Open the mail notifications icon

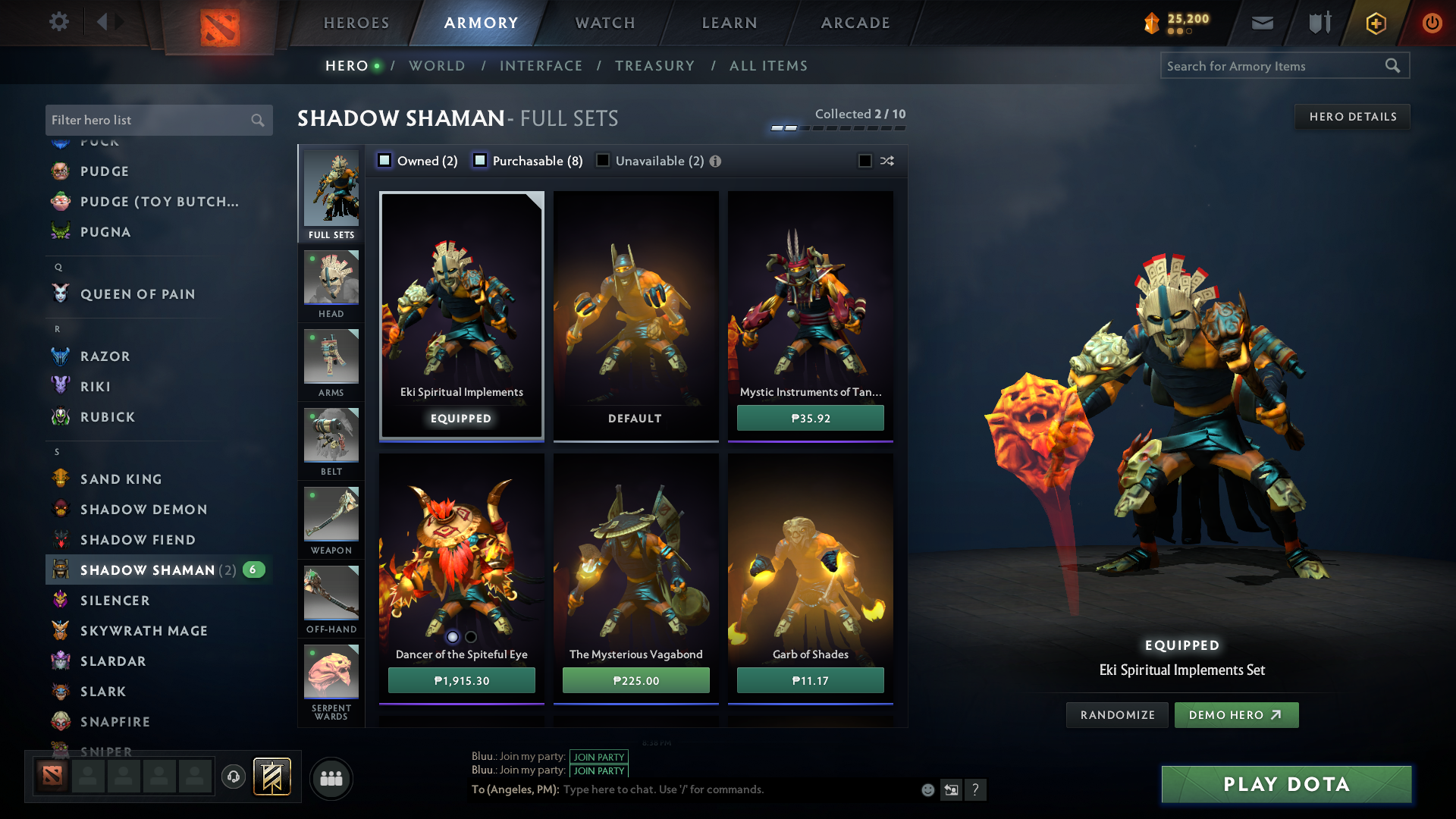(1262, 23)
